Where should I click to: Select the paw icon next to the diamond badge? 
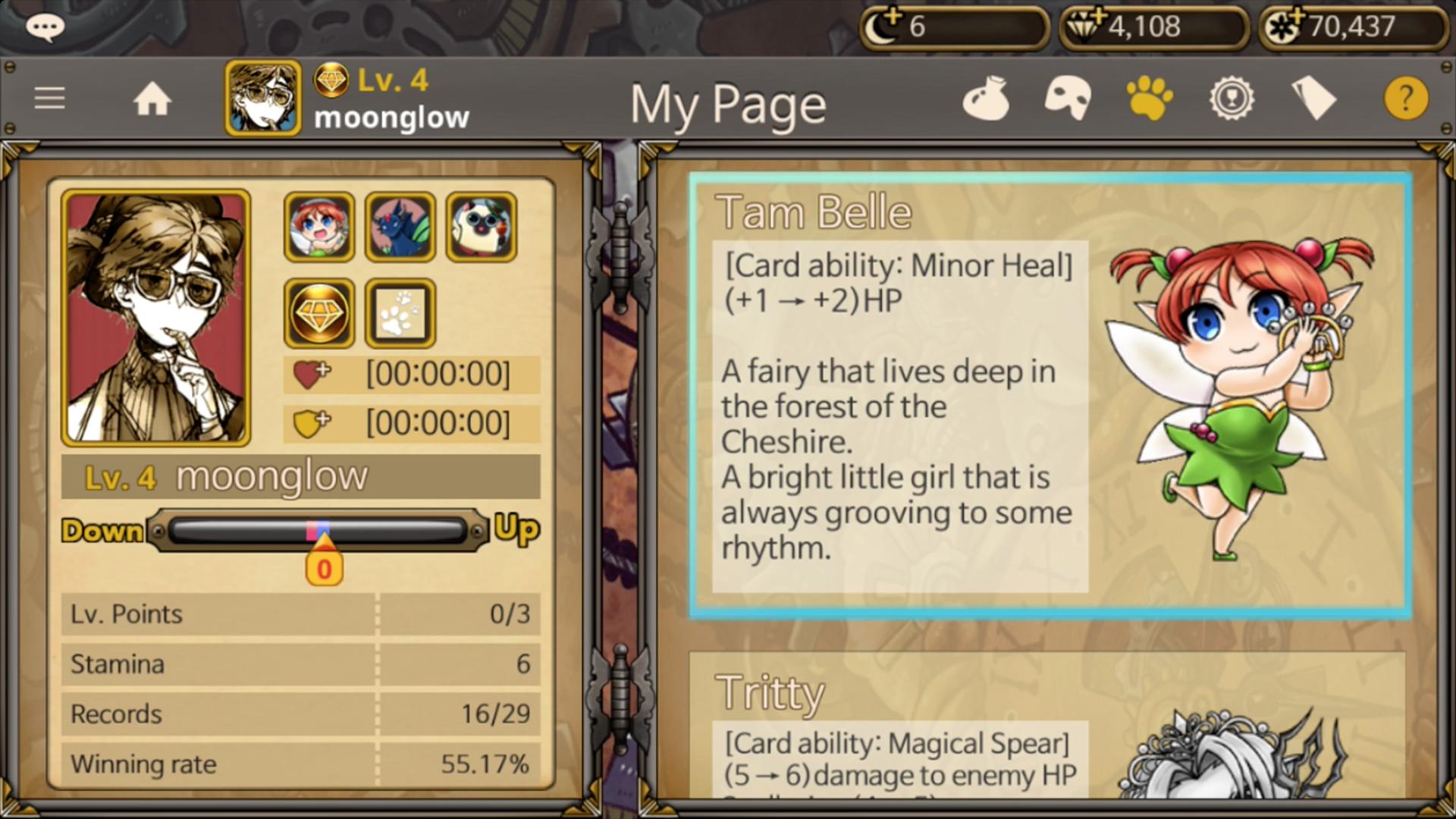point(400,312)
